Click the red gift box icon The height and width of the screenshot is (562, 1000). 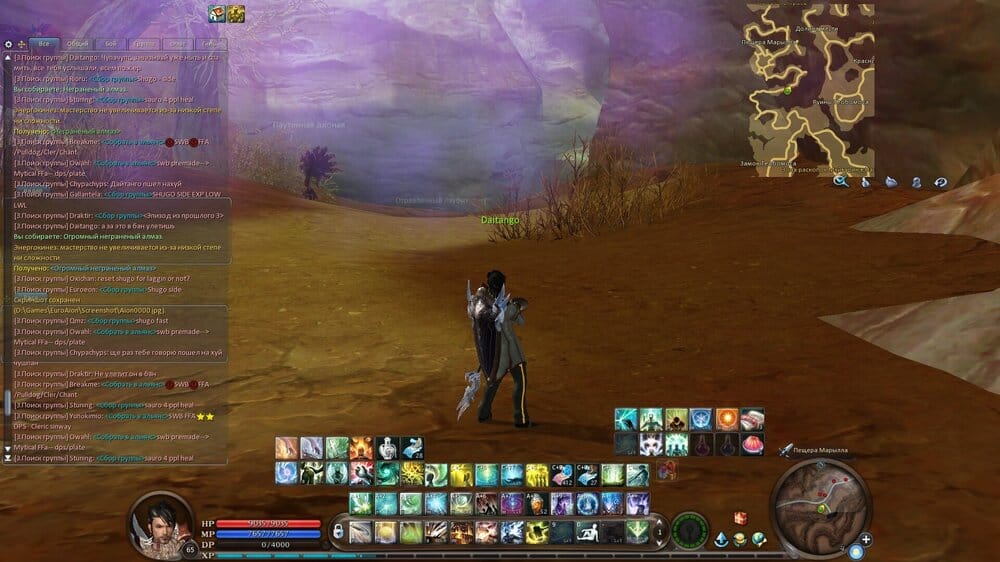click(741, 518)
